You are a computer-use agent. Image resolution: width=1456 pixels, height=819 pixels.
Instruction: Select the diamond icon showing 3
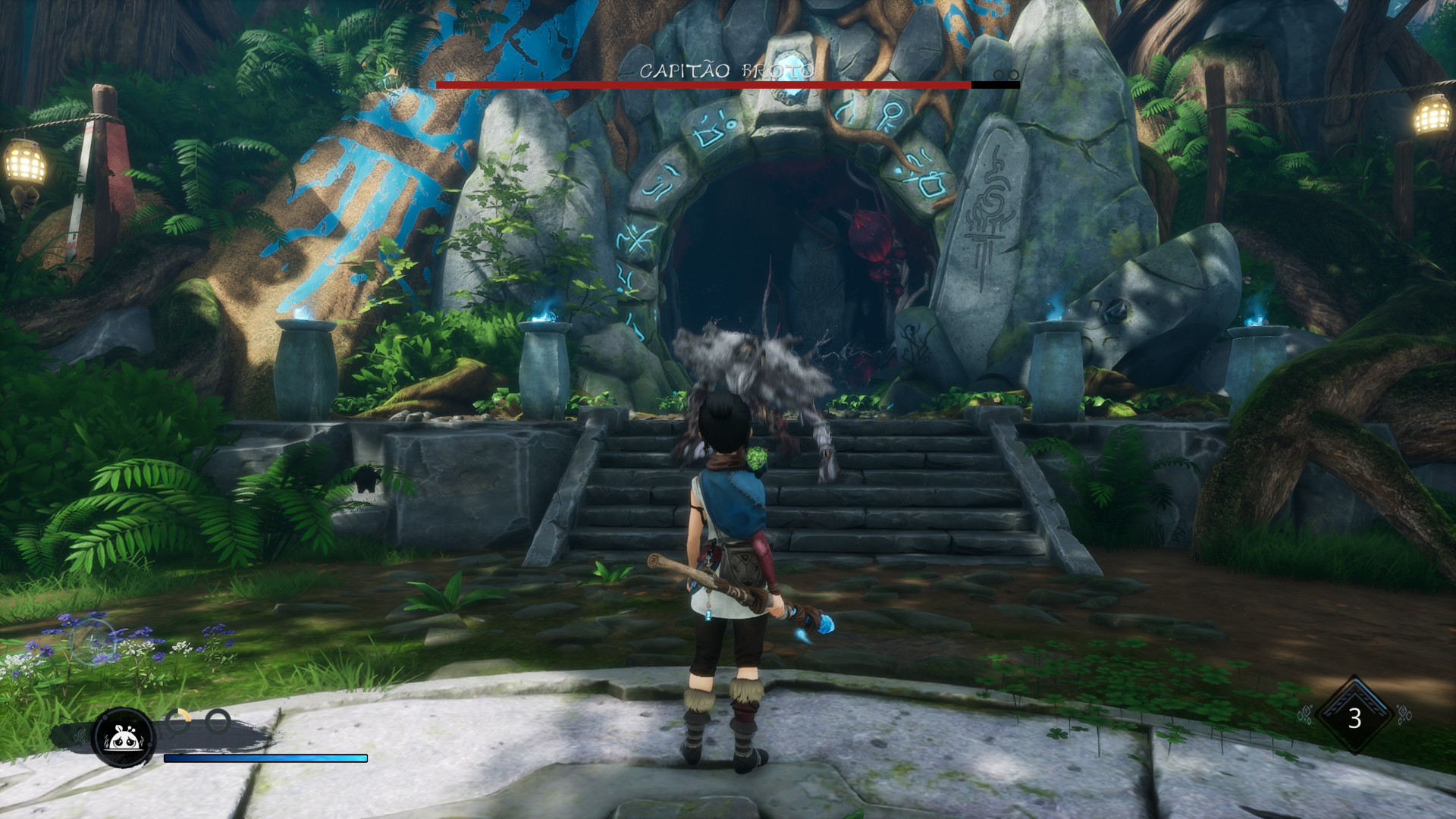coord(1354,717)
